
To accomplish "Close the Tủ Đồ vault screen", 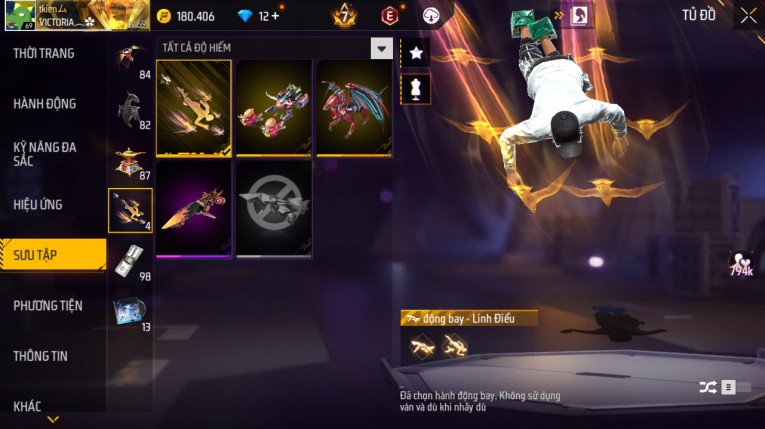I will tap(748, 15).
